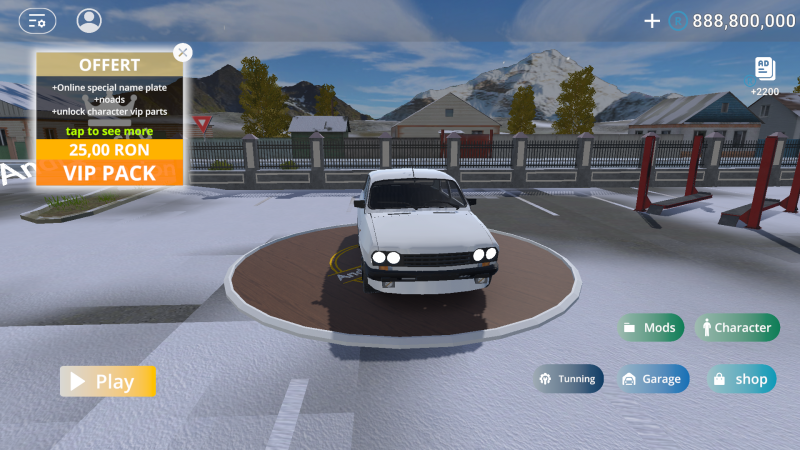Start the game with the Play button
This screenshot has height=450, width=800.
pyautogui.click(x=108, y=381)
